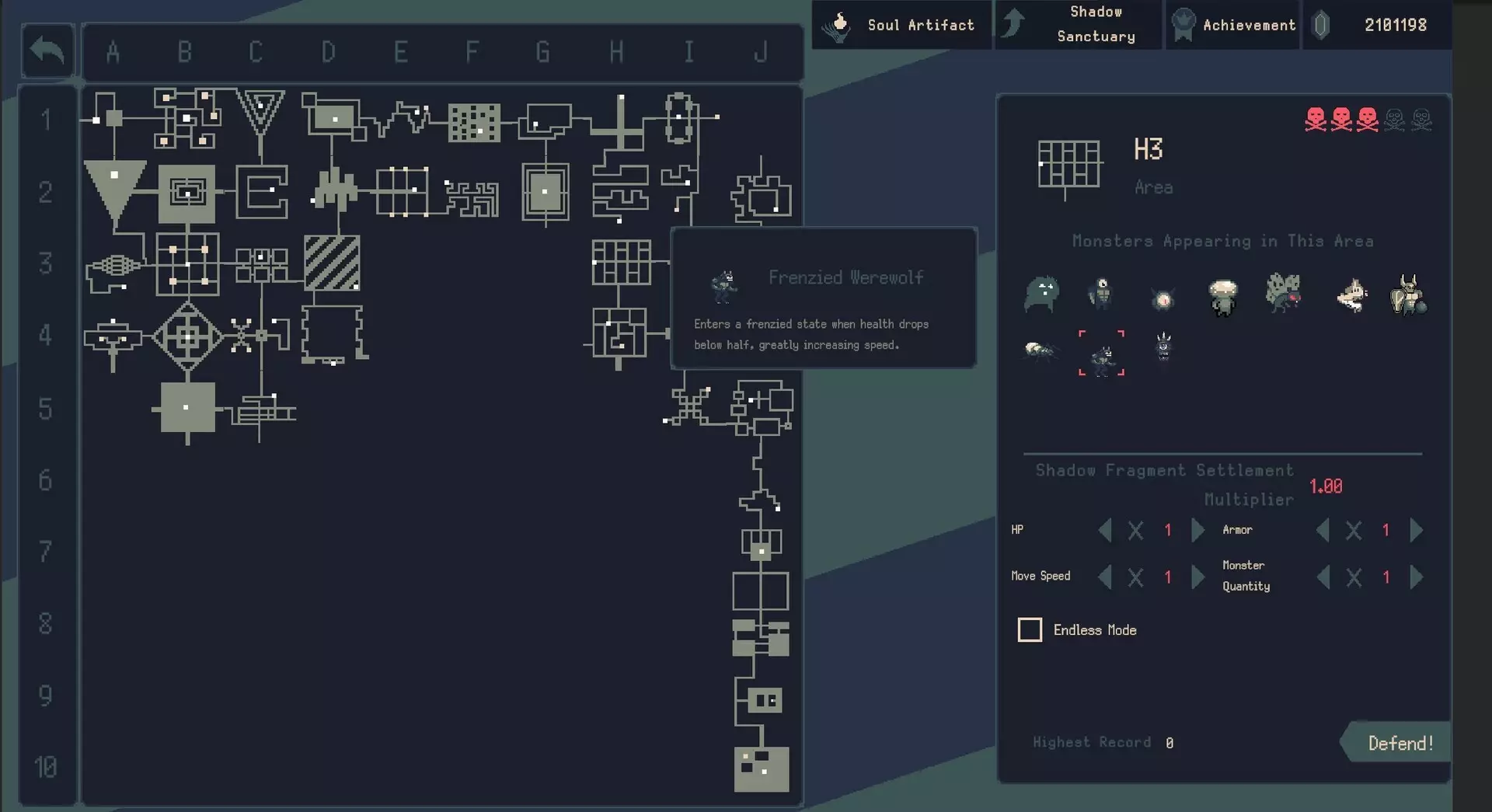Screen dimensions: 1492x812
Task: Decrease the Armor multiplier
Action: 1324,530
